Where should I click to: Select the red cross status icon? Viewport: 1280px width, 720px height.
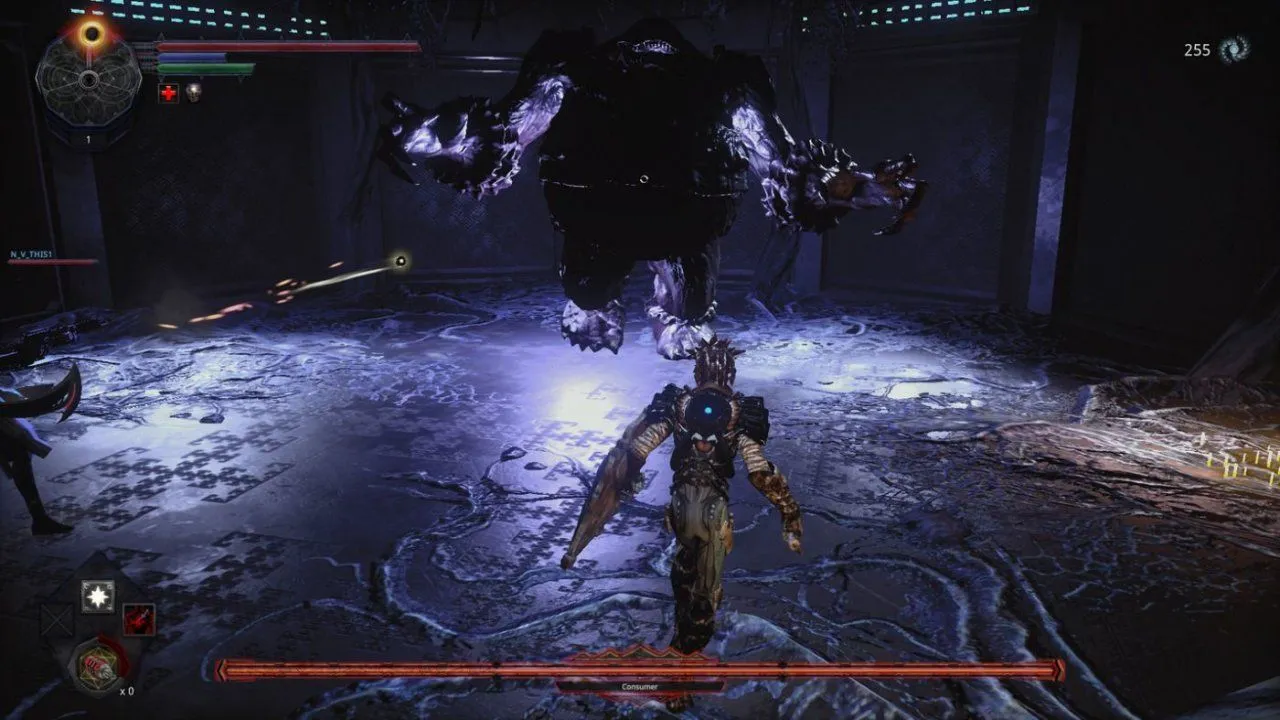coord(169,93)
